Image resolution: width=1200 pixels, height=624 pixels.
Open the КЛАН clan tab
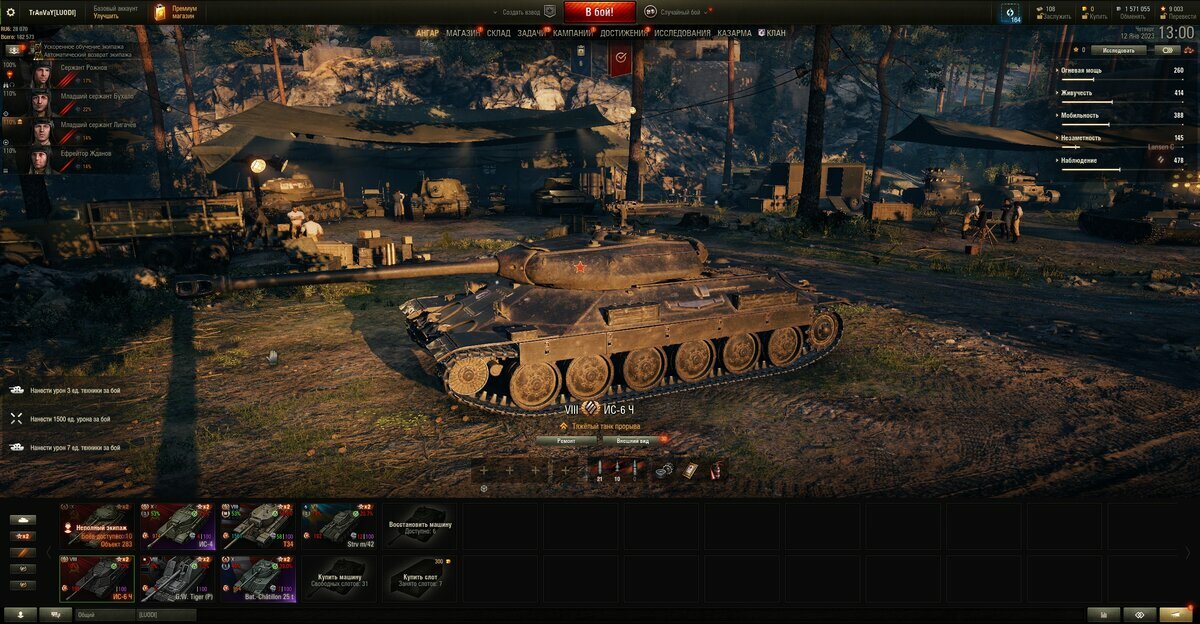coord(775,33)
